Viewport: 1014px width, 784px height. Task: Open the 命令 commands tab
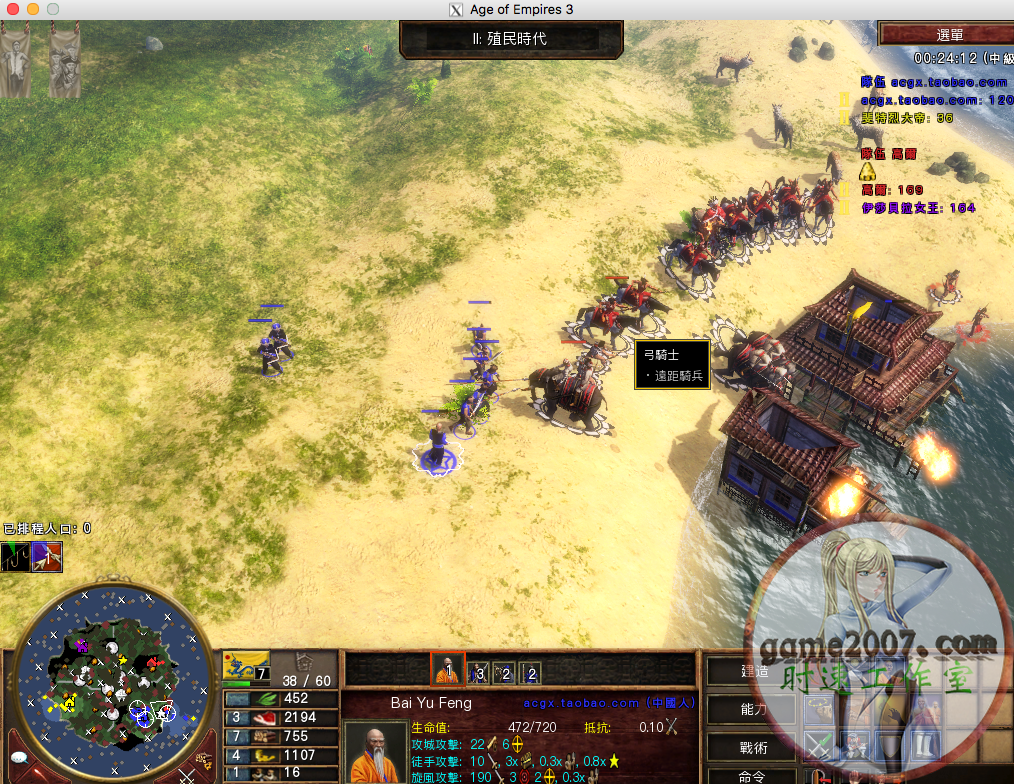(x=753, y=777)
